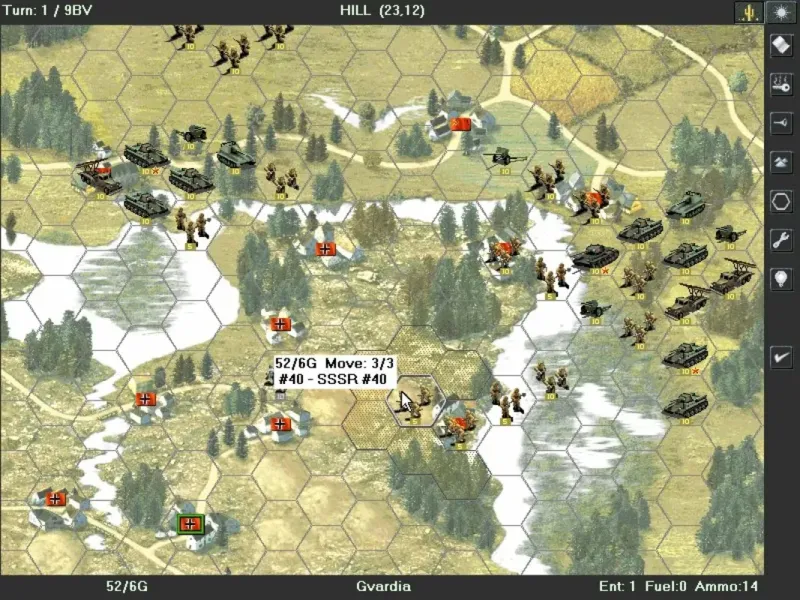End the turn with the checkmark button
This screenshot has width=800, height=600.
pyautogui.click(x=780, y=355)
